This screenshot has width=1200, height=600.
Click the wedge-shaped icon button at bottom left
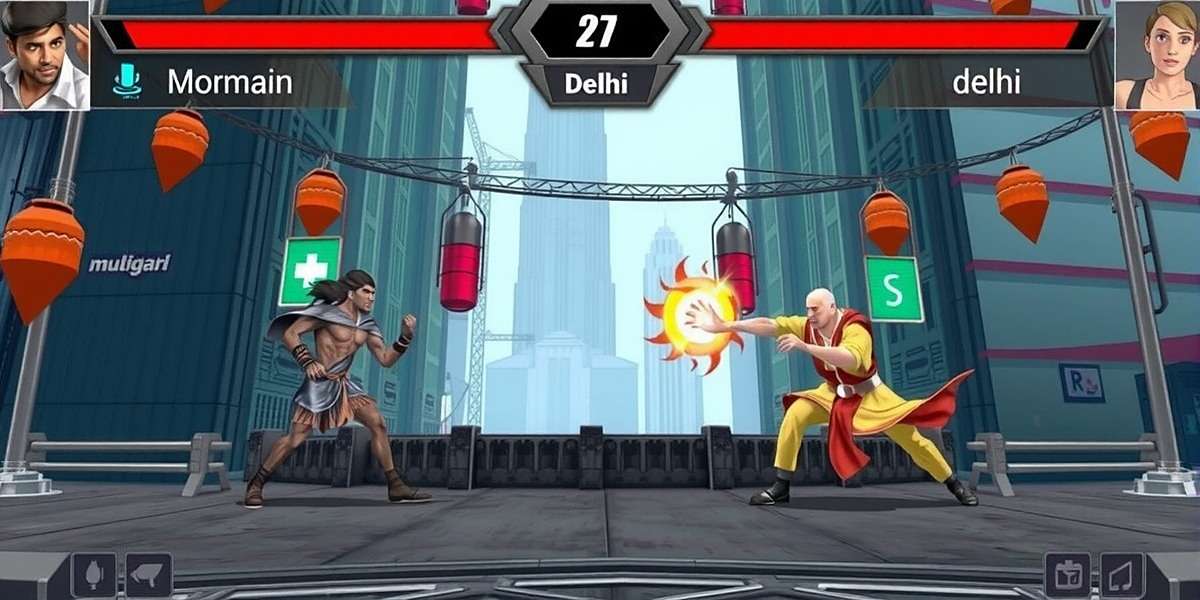[x=148, y=575]
